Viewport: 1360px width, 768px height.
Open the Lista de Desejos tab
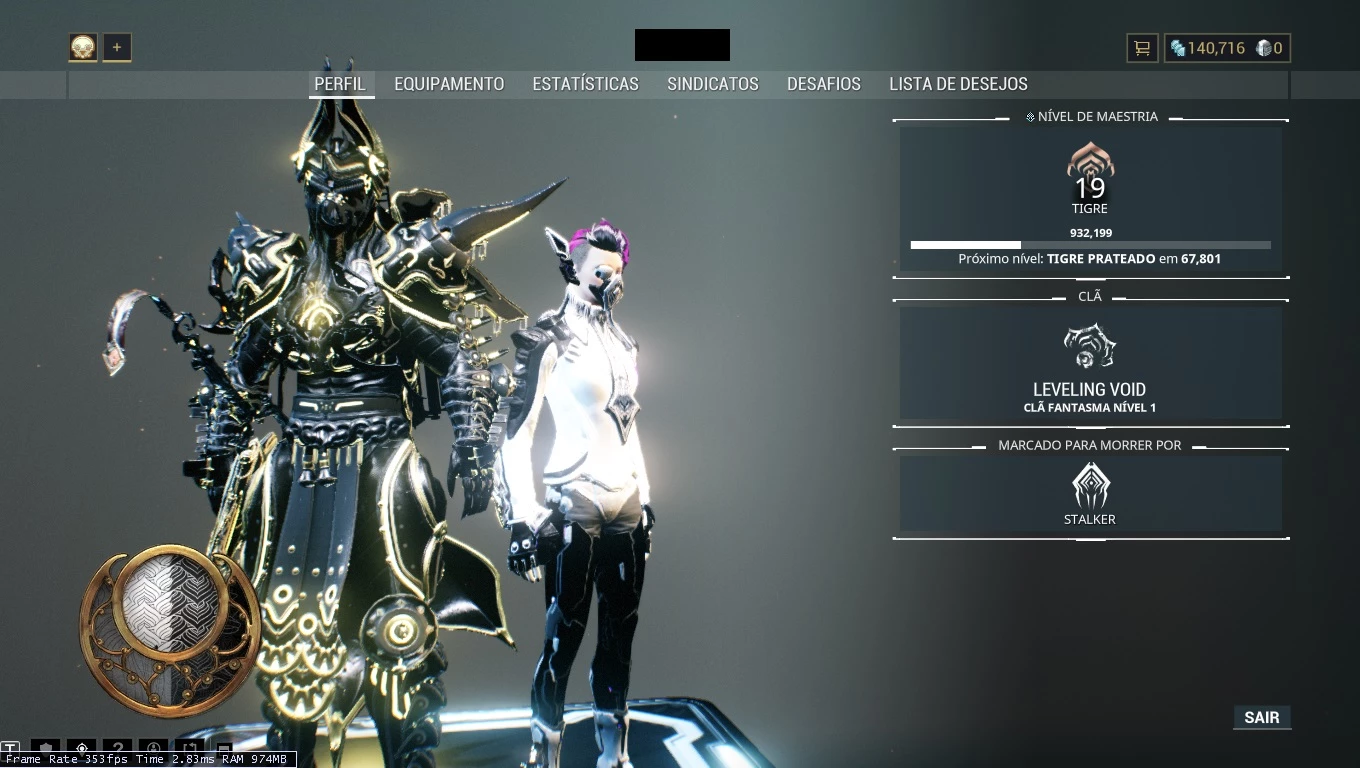(x=958, y=84)
